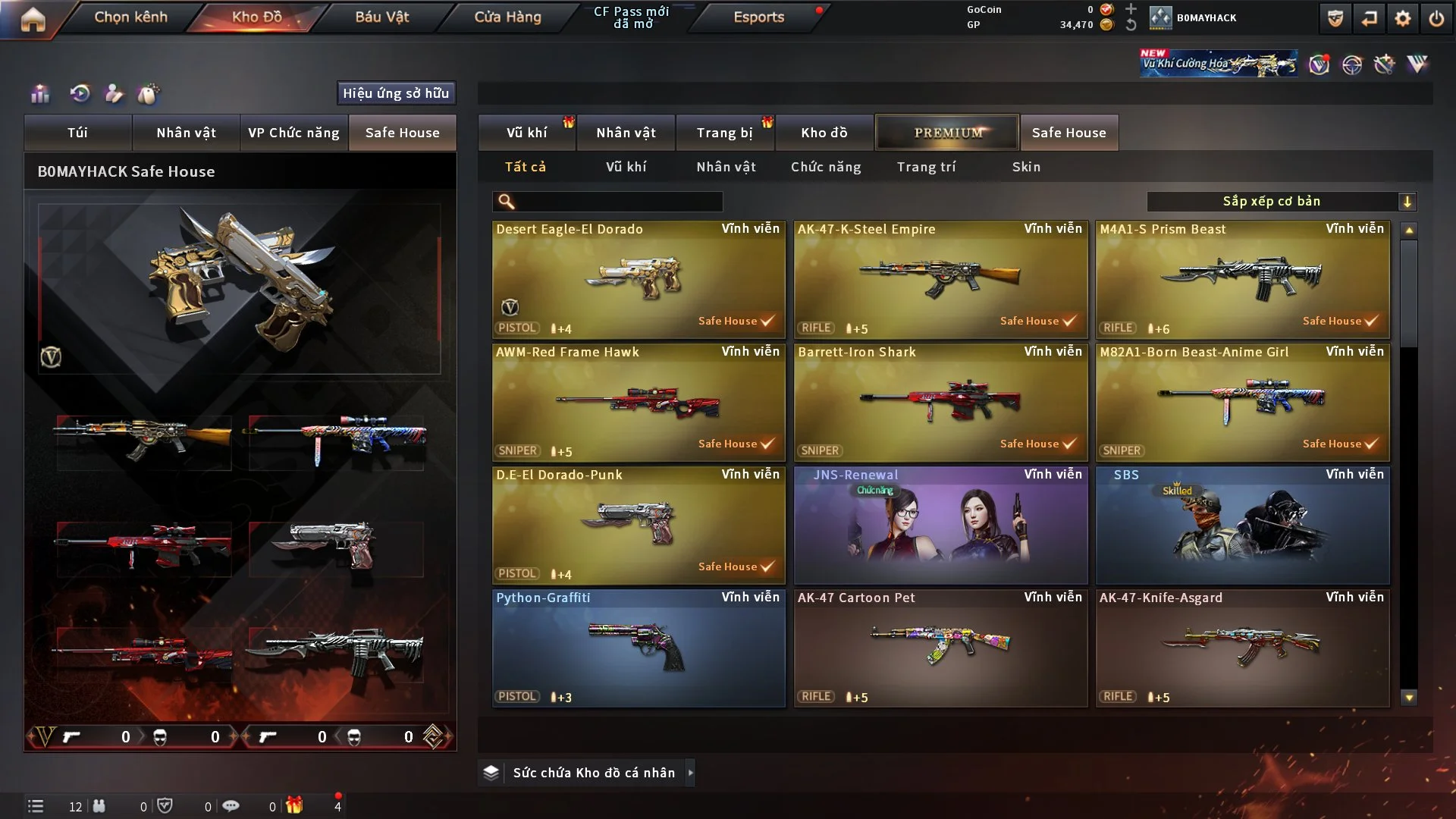Filter items by Skin category
The width and height of the screenshot is (1456, 819).
[x=1026, y=167]
